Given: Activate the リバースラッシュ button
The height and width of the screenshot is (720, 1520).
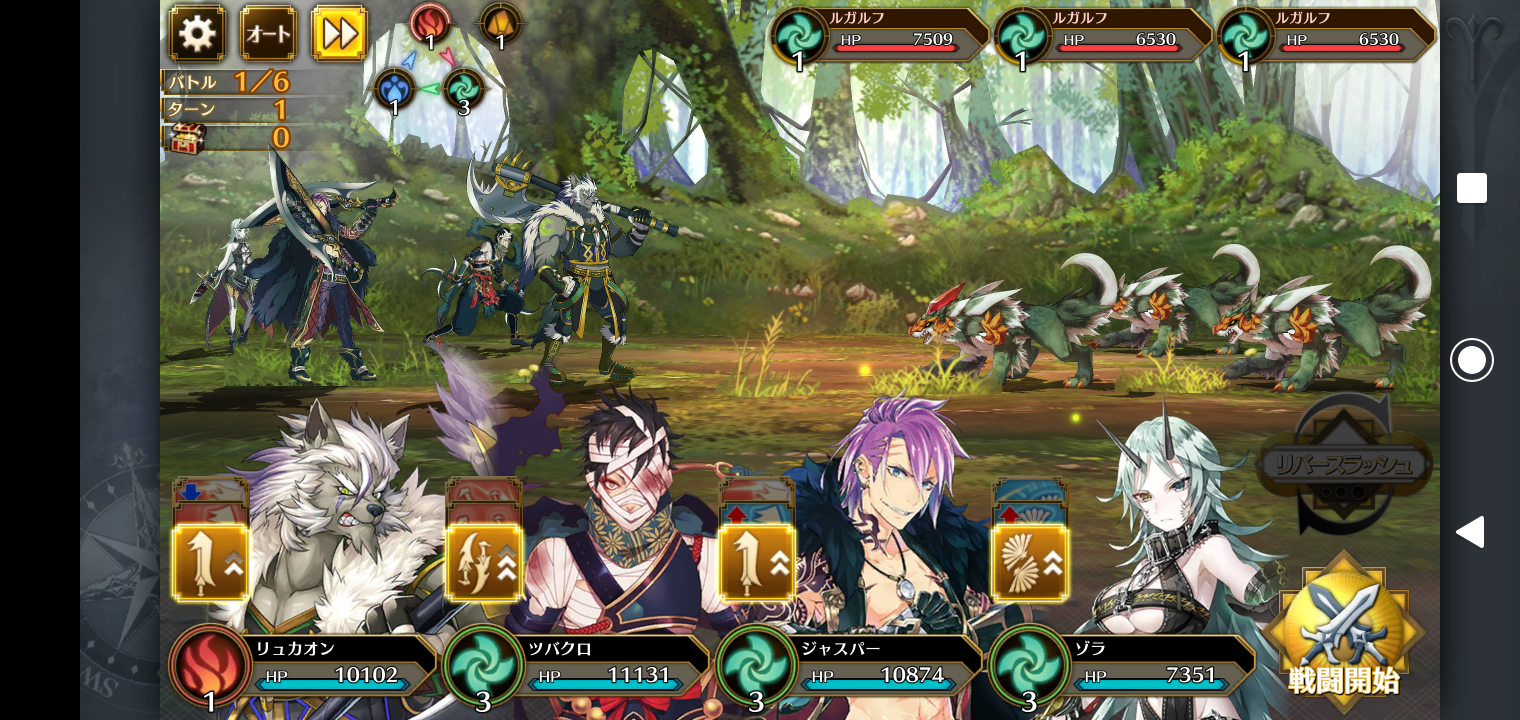Looking at the screenshot, I should coord(1343,465).
